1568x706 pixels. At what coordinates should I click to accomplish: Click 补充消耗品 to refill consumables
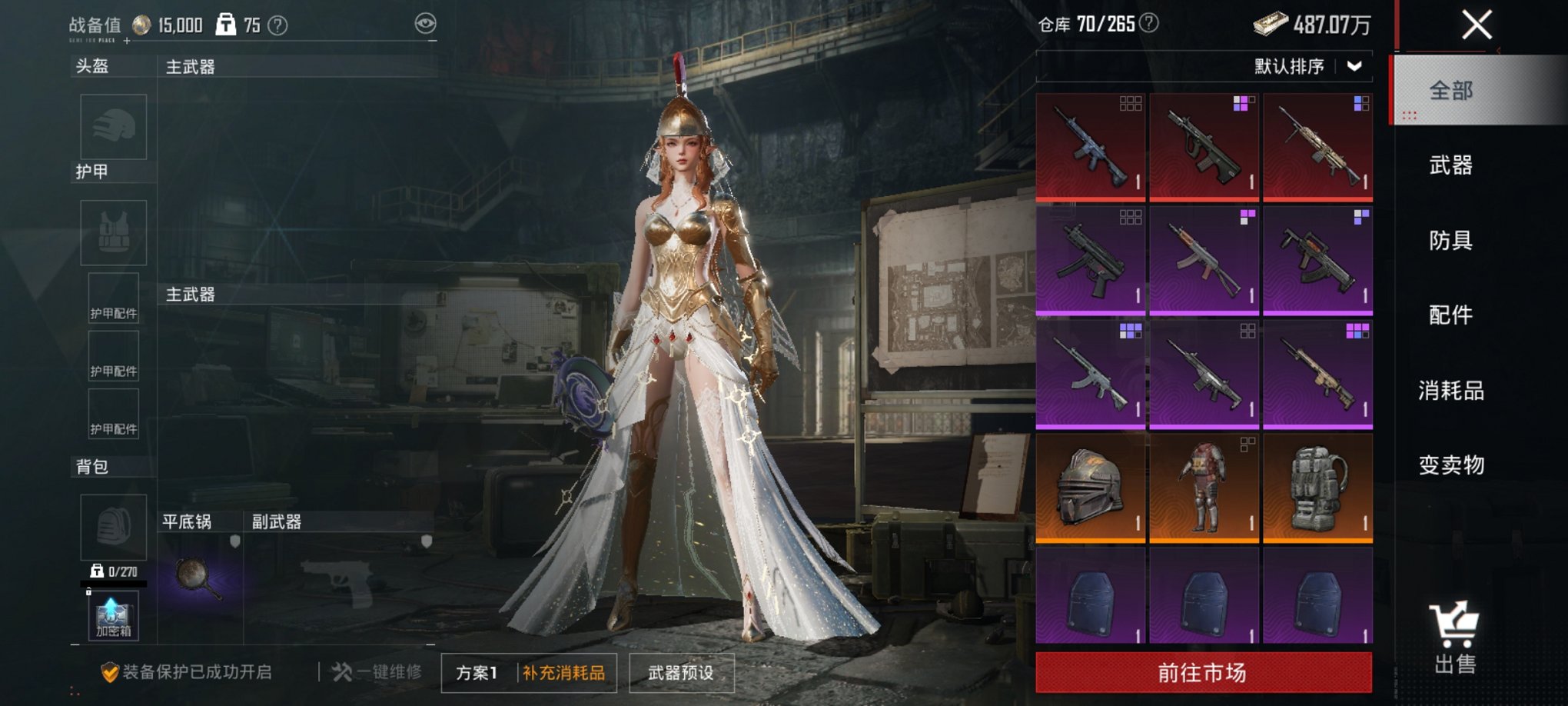tap(564, 673)
